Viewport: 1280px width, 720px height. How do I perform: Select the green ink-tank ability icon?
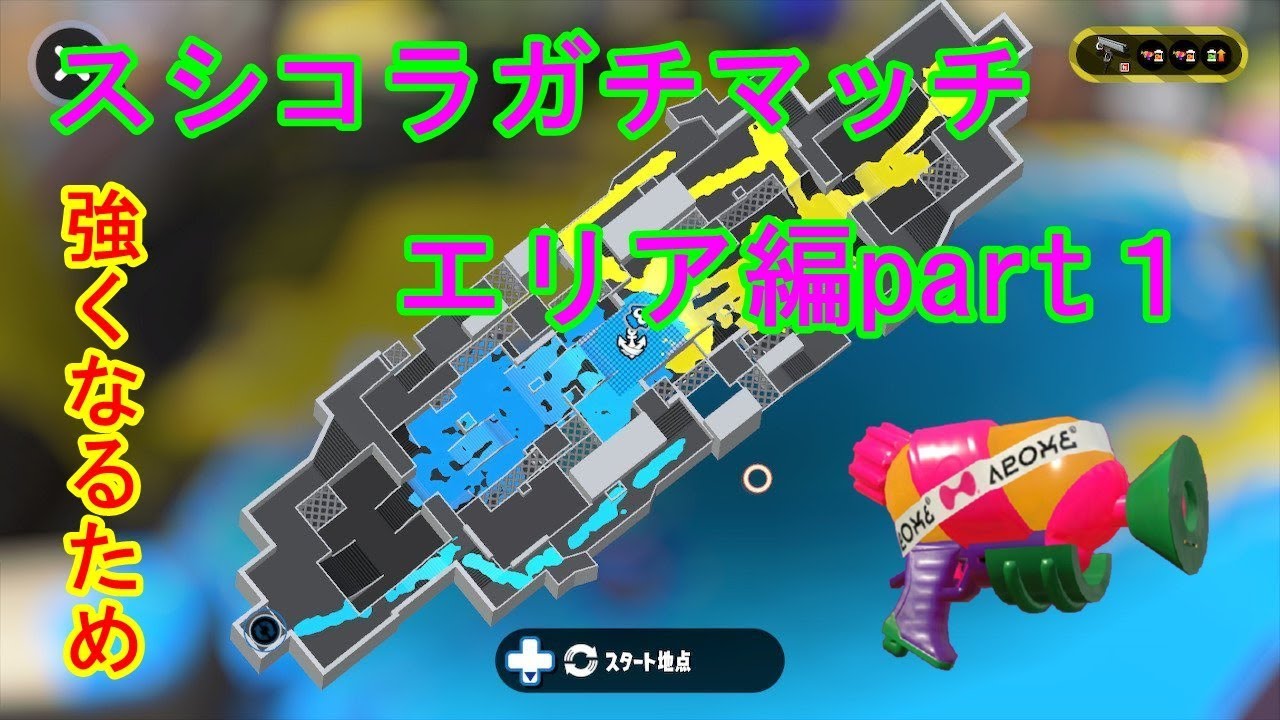pos(1212,56)
